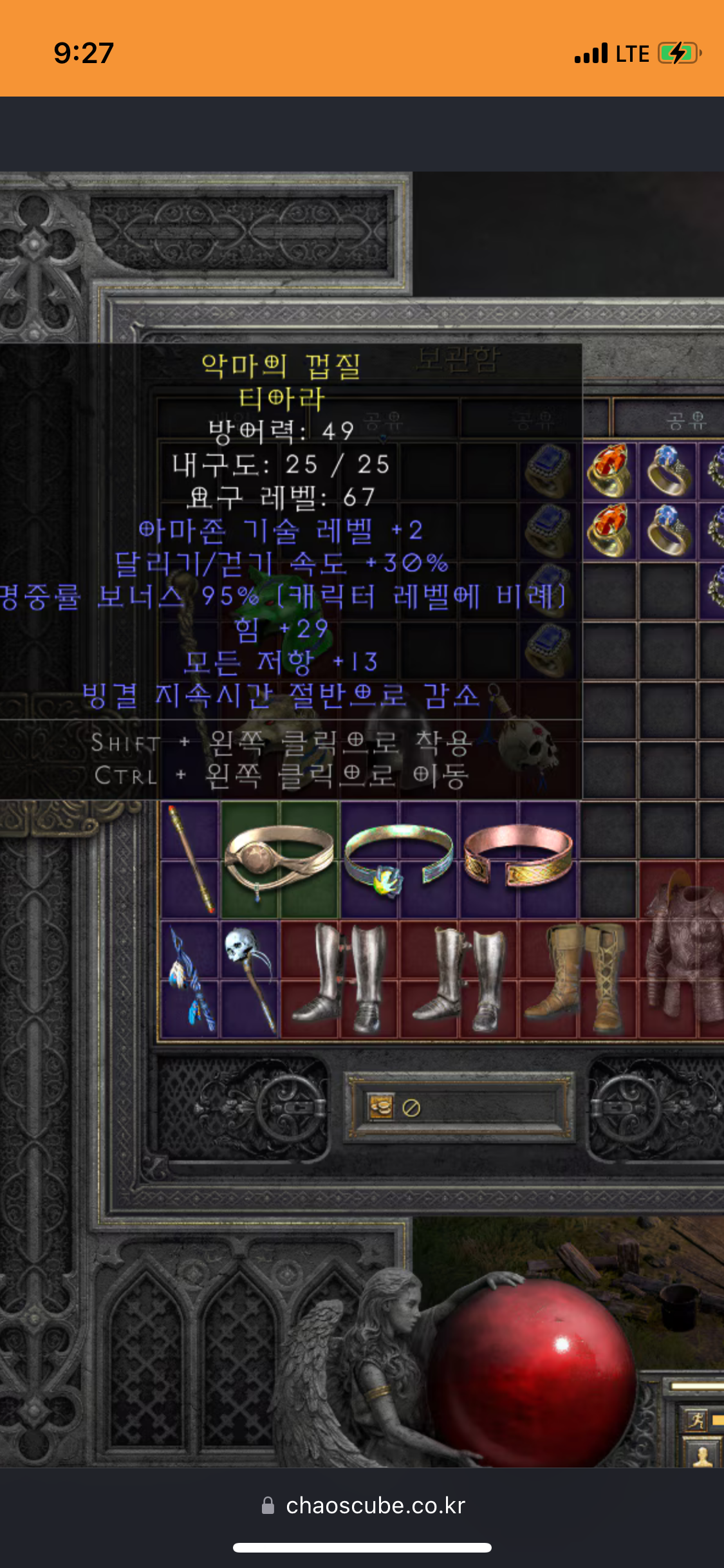Select the brown laced leather boots
Image resolution: width=724 pixels, height=1568 pixels.
coord(577,978)
